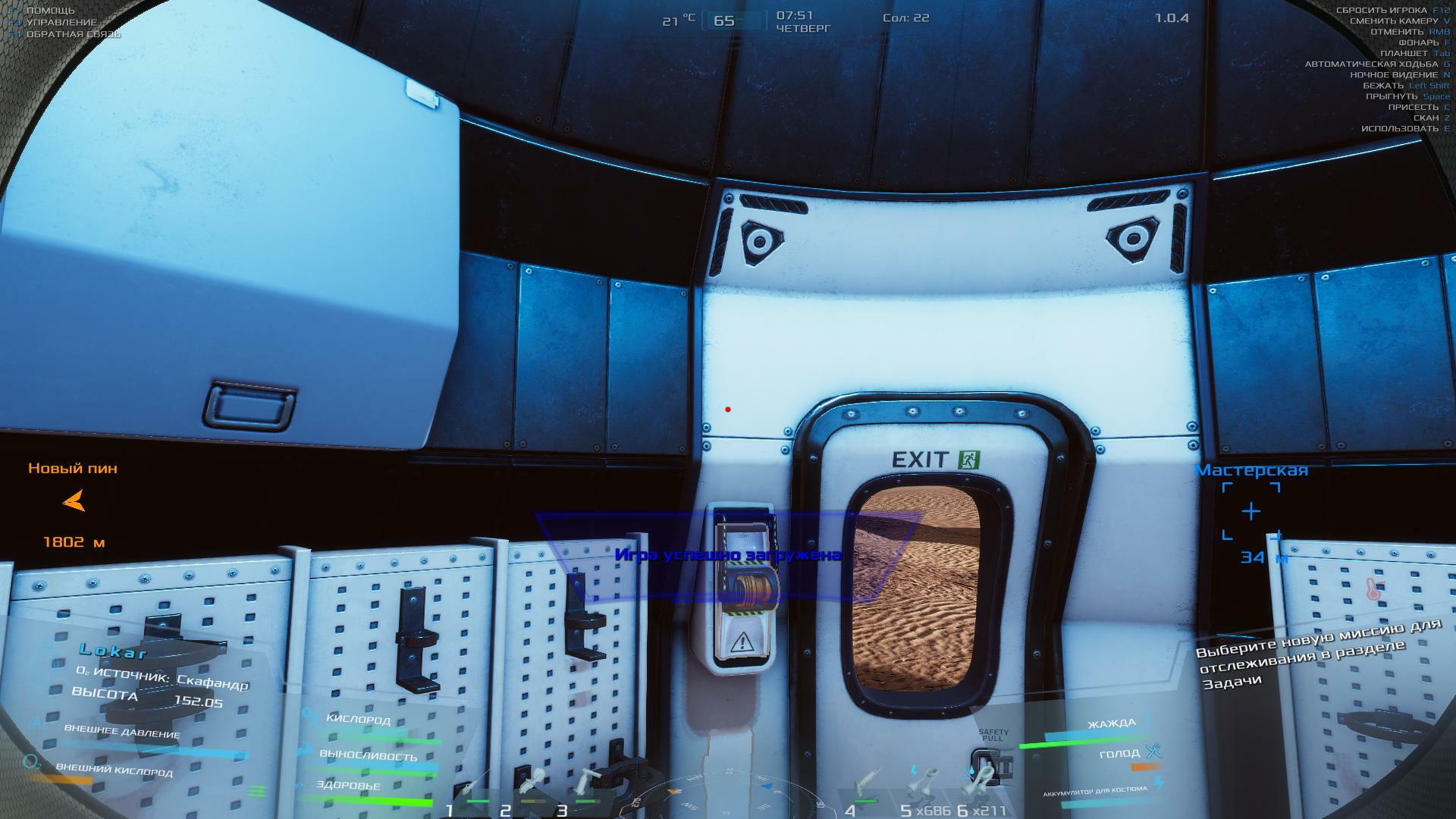Viewport: 1456px width, 819px height.
Task: Choose the hotbar slot 3 tool
Action: click(x=585, y=790)
